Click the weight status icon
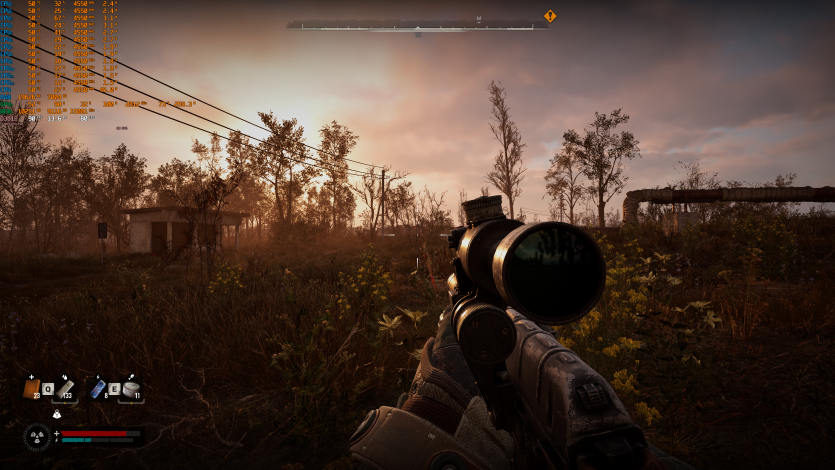The width and height of the screenshot is (835, 470). click(x=57, y=413)
